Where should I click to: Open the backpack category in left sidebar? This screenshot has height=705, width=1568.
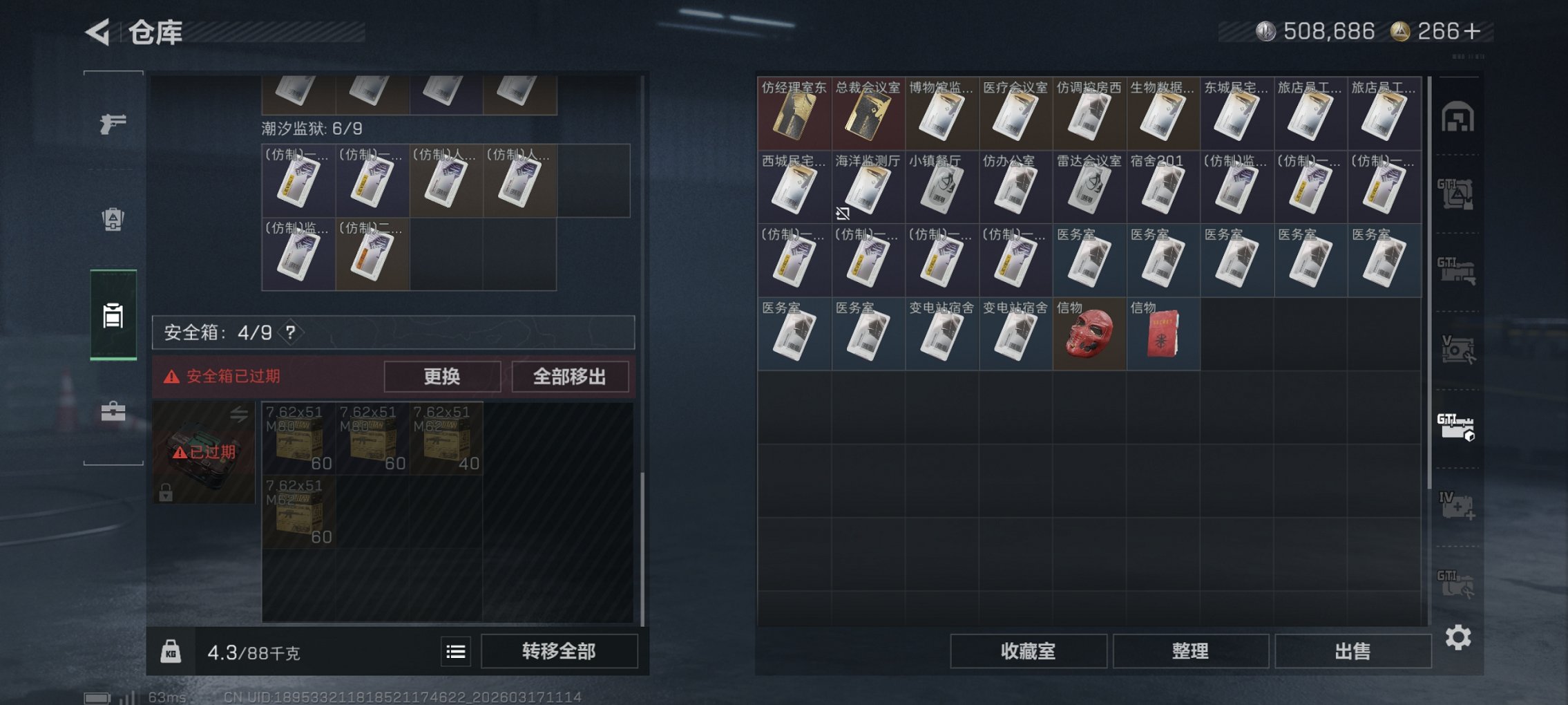pyautogui.click(x=114, y=219)
